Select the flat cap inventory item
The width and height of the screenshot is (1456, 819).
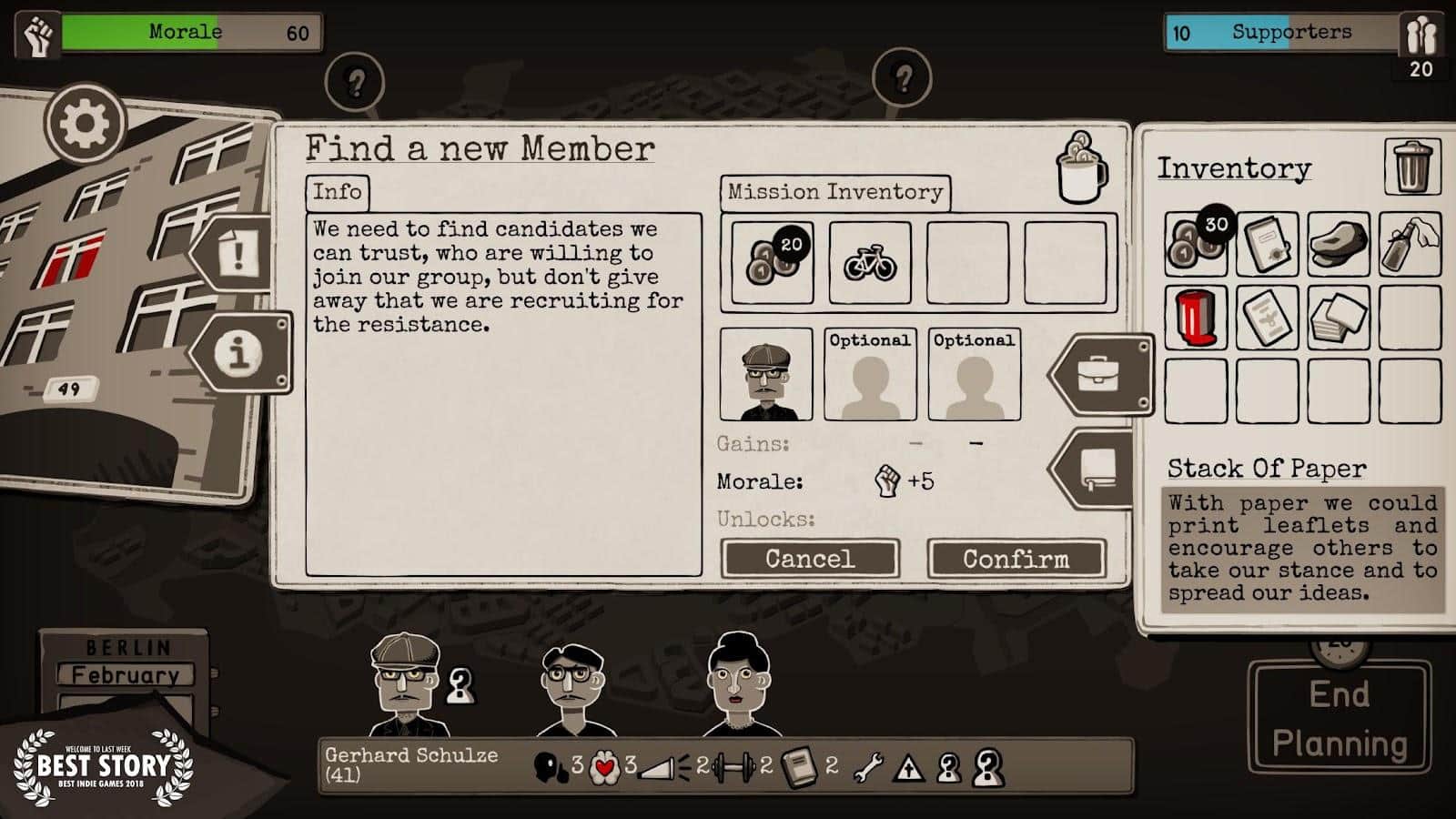point(1338,244)
